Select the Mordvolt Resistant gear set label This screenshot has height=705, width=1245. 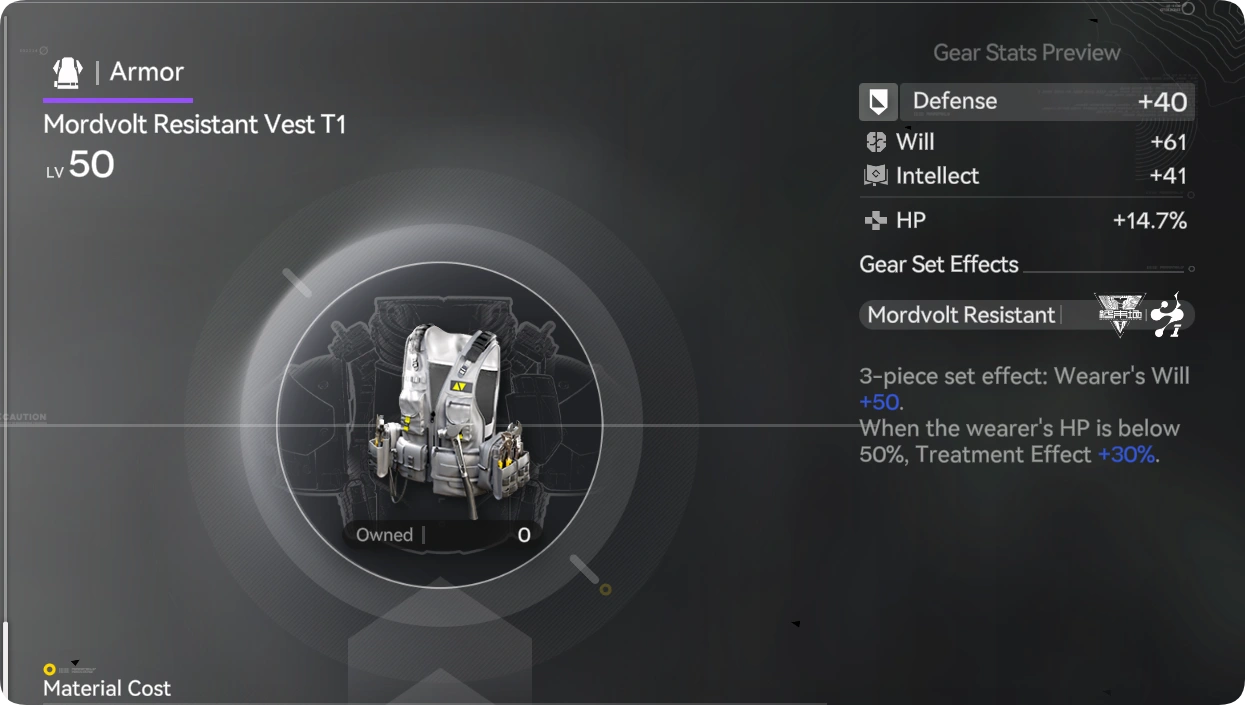click(x=961, y=315)
